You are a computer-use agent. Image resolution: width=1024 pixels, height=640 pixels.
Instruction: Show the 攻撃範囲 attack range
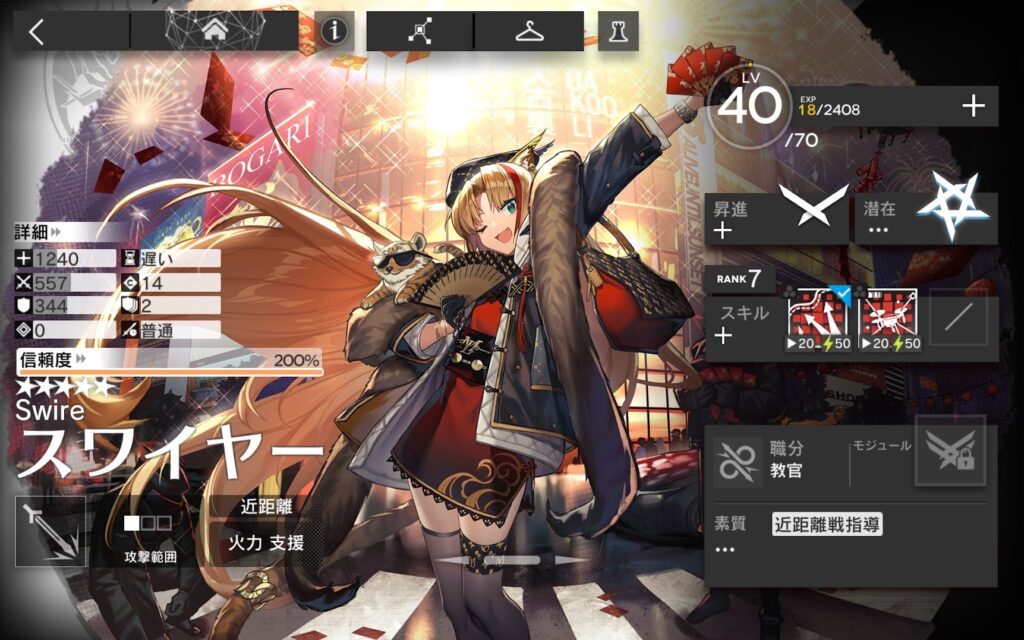click(x=149, y=532)
